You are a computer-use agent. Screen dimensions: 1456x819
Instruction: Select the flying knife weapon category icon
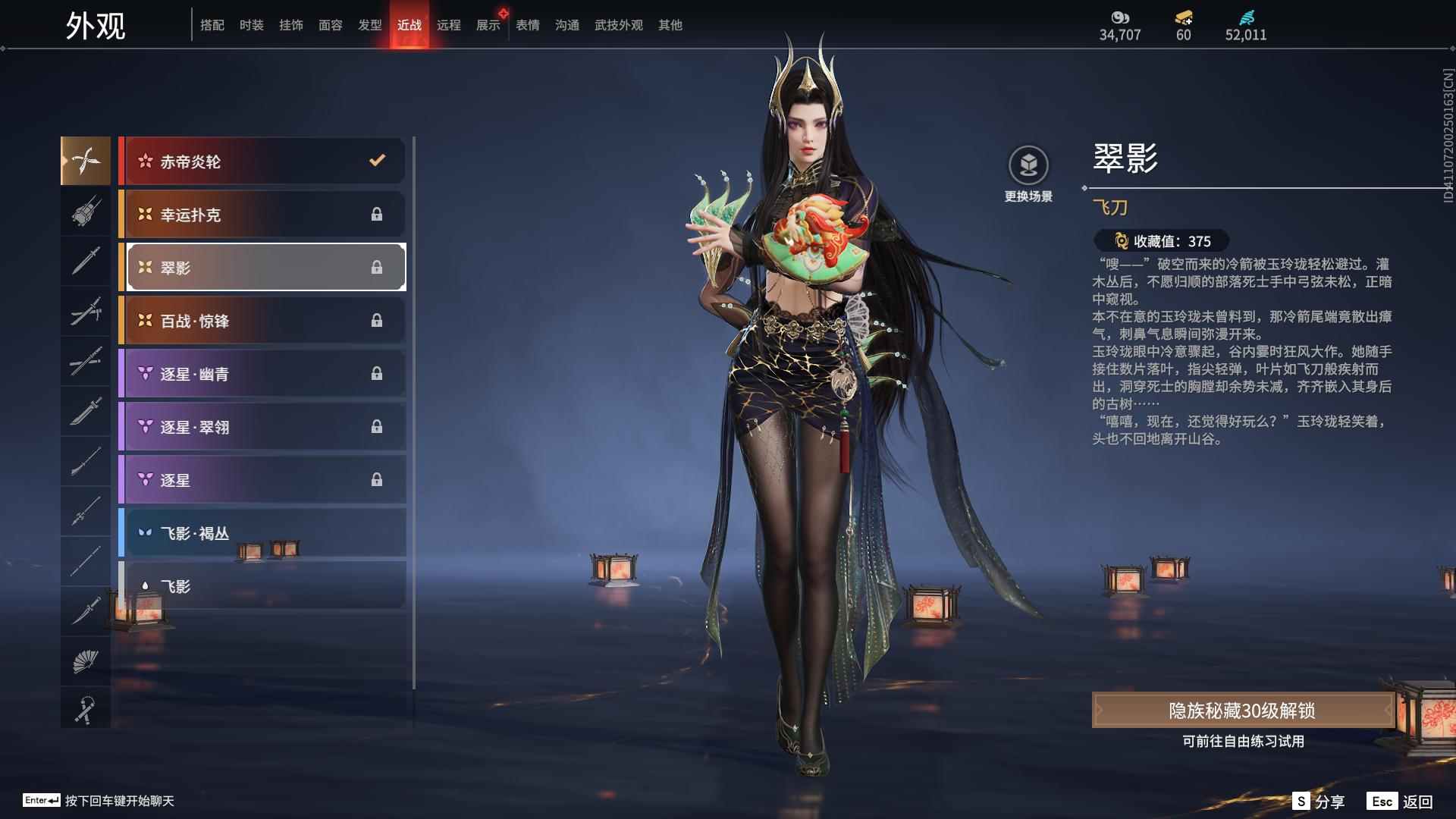85,160
